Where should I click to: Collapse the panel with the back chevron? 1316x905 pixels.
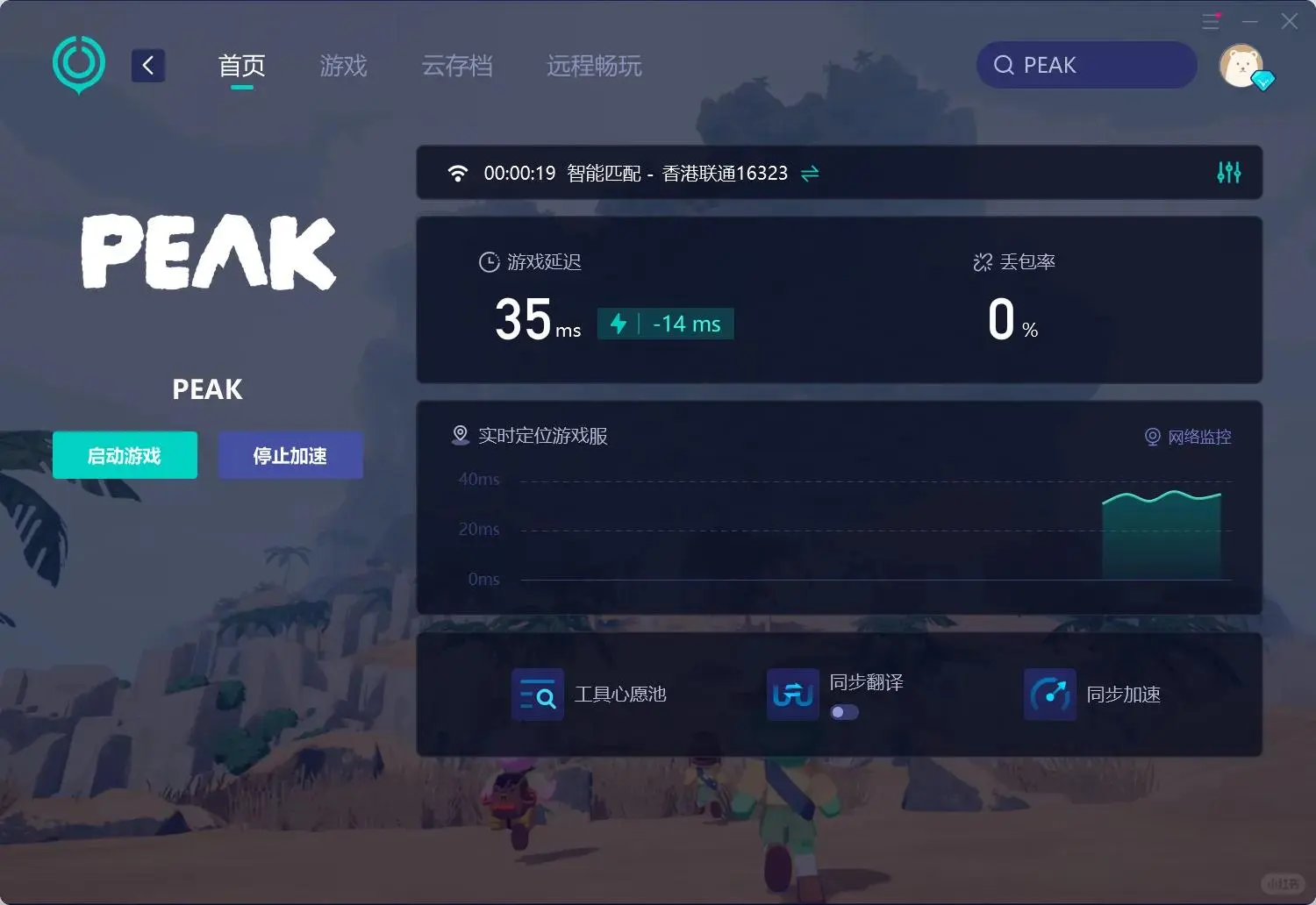pyautogui.click(x=147, y=64)
